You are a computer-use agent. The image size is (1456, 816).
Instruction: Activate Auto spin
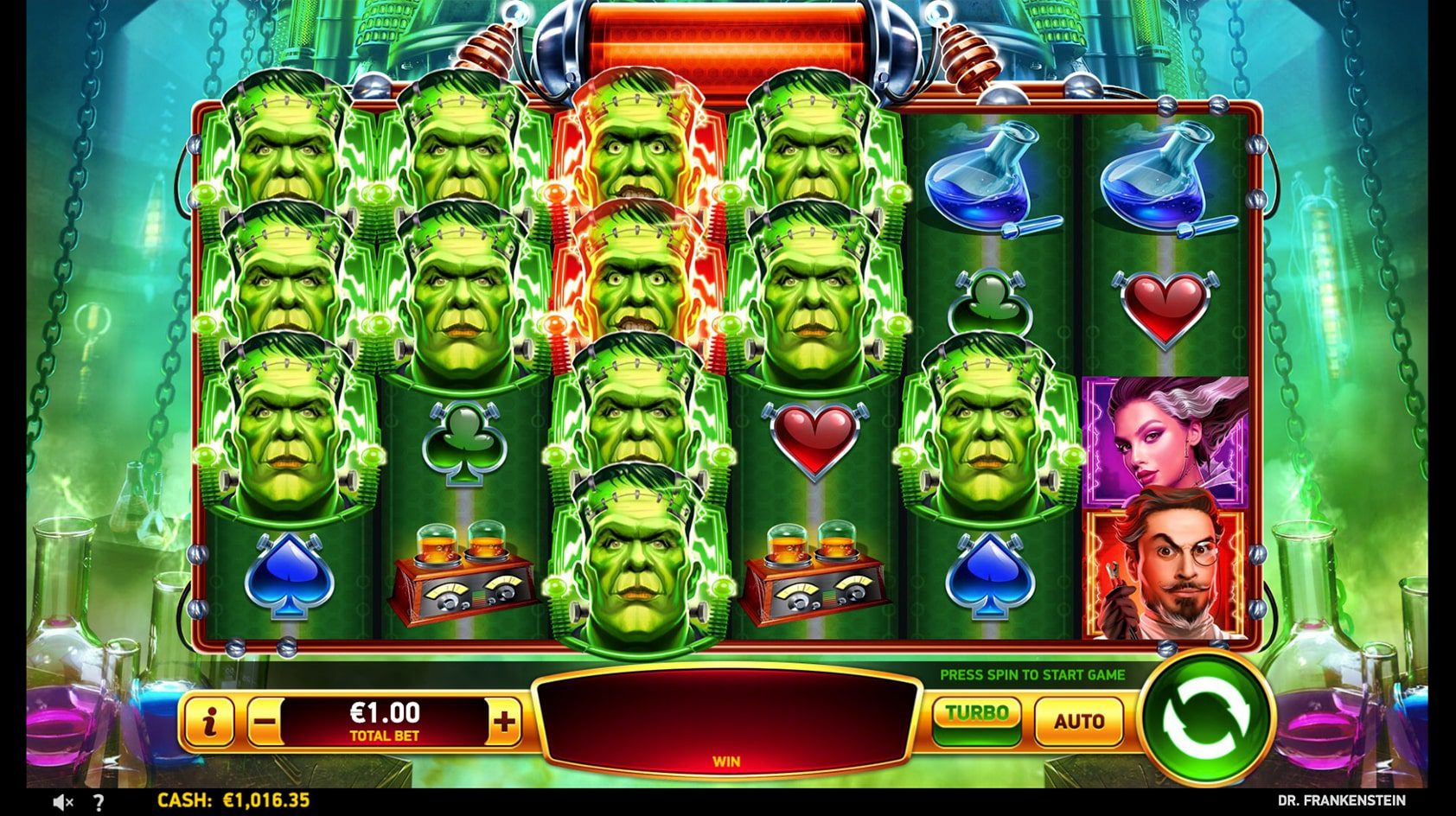point(1079,720)
